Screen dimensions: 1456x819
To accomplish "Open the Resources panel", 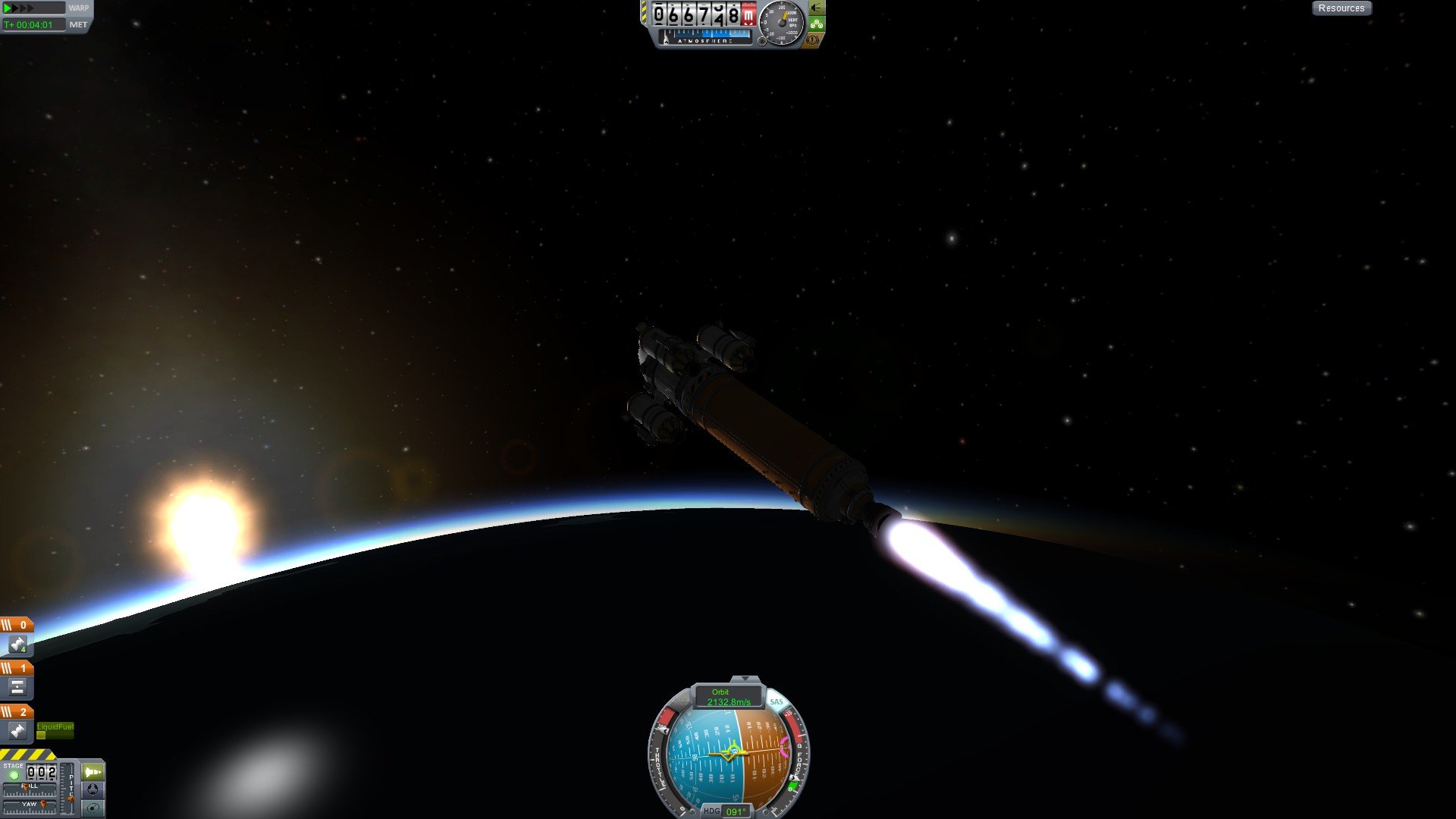I will pos(1341,8).
